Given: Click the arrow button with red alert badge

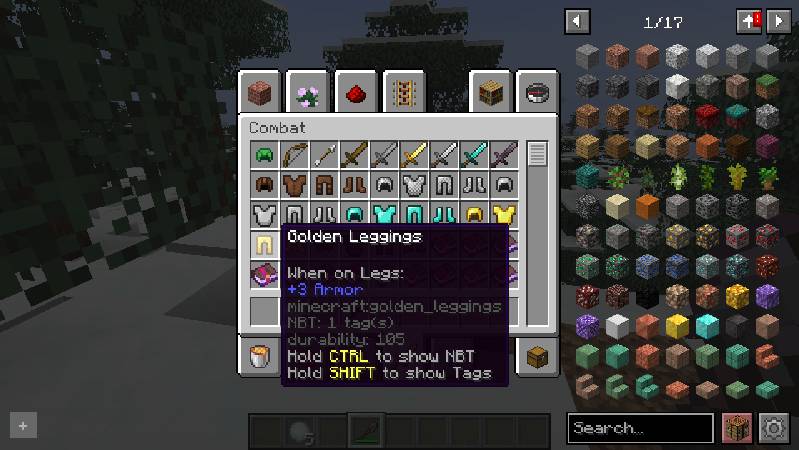Looking at the screenshot, I should [x=748, y=21].
